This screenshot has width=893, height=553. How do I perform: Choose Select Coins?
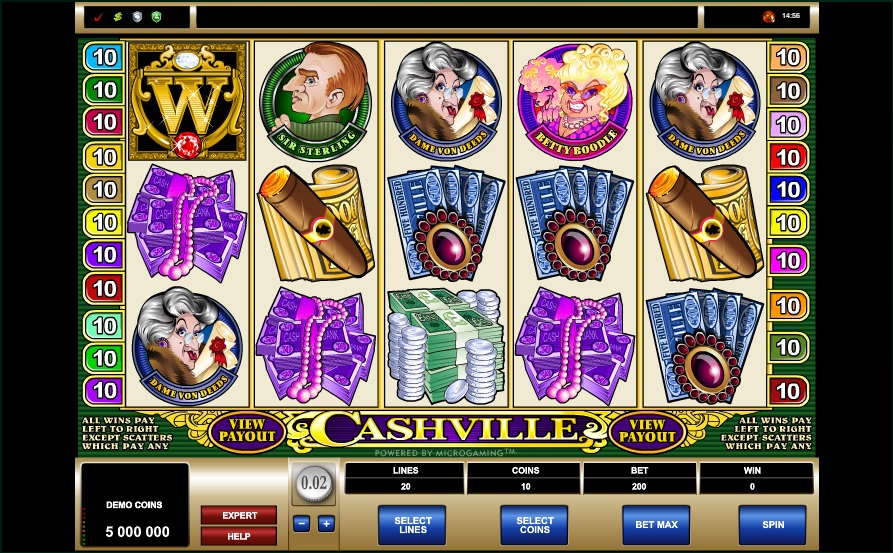(x=534, y=524)
